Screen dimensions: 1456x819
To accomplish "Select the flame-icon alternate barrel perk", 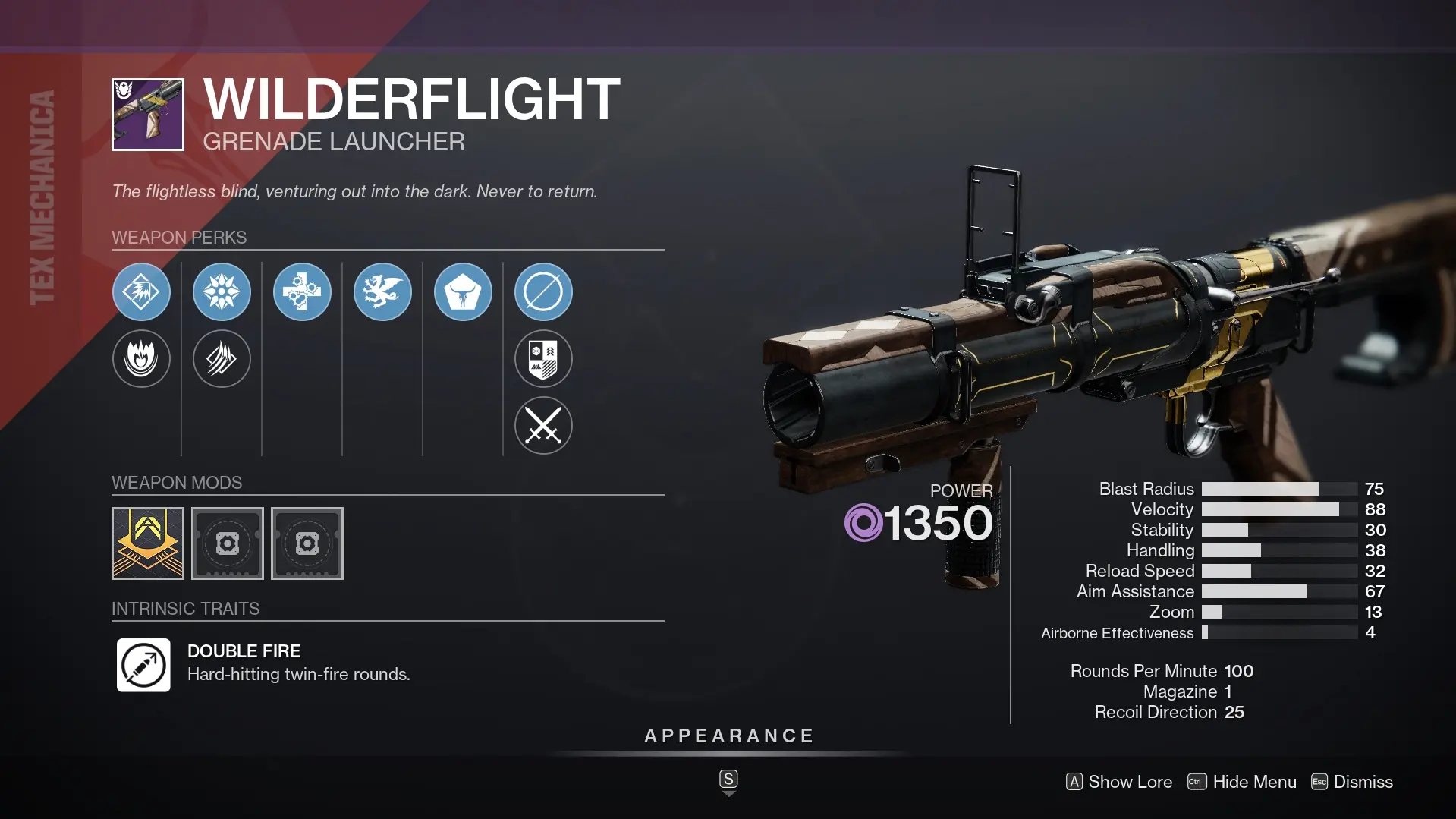I will point(142,359).
